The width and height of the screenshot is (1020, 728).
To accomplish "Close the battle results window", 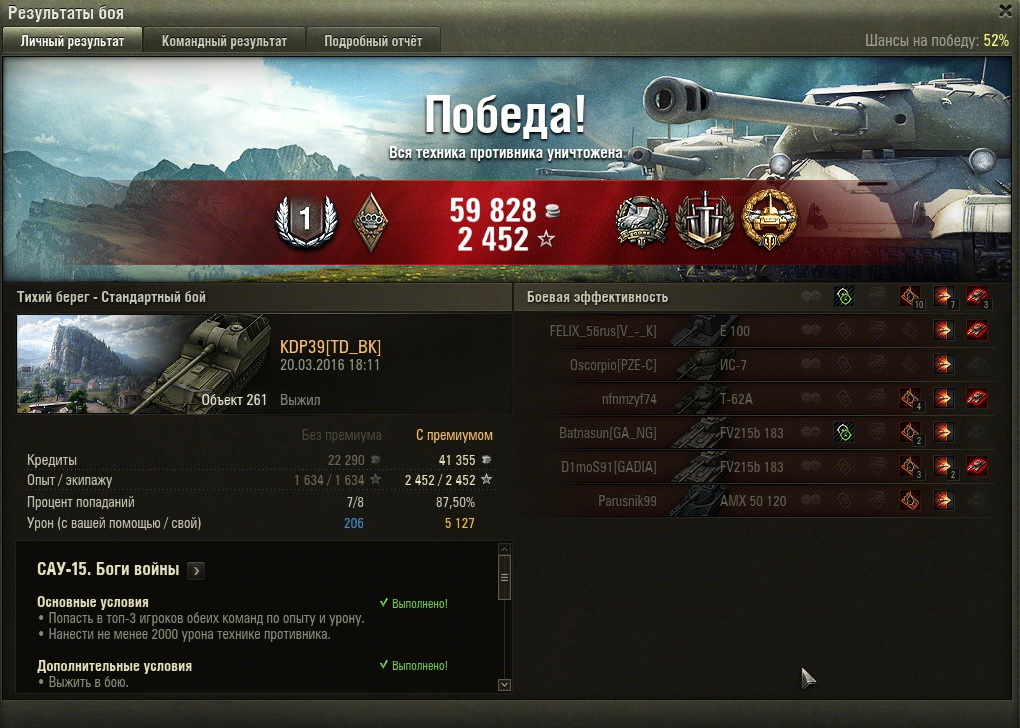I will [x=1005, y=10].
